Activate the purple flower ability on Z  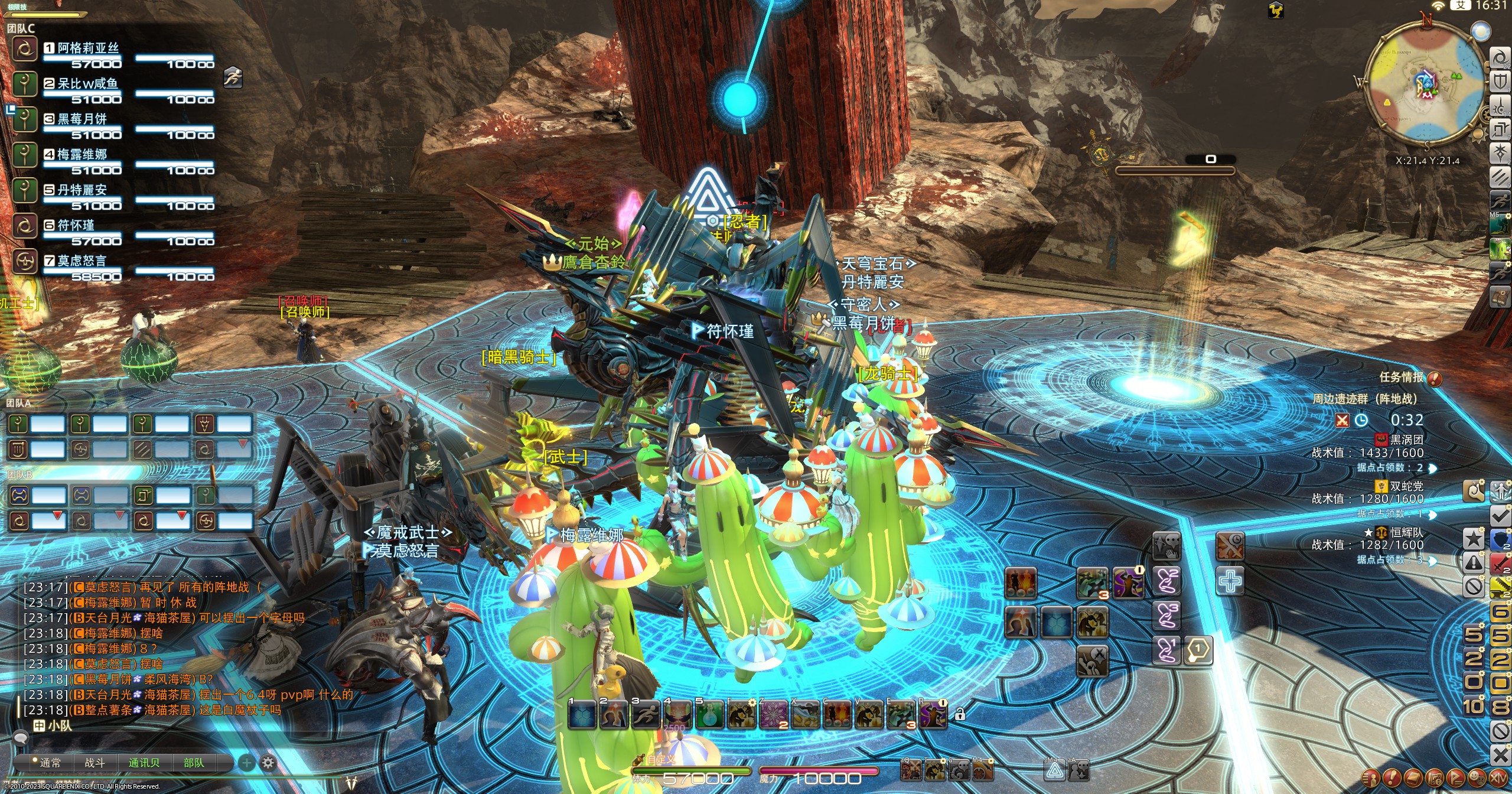774,715
